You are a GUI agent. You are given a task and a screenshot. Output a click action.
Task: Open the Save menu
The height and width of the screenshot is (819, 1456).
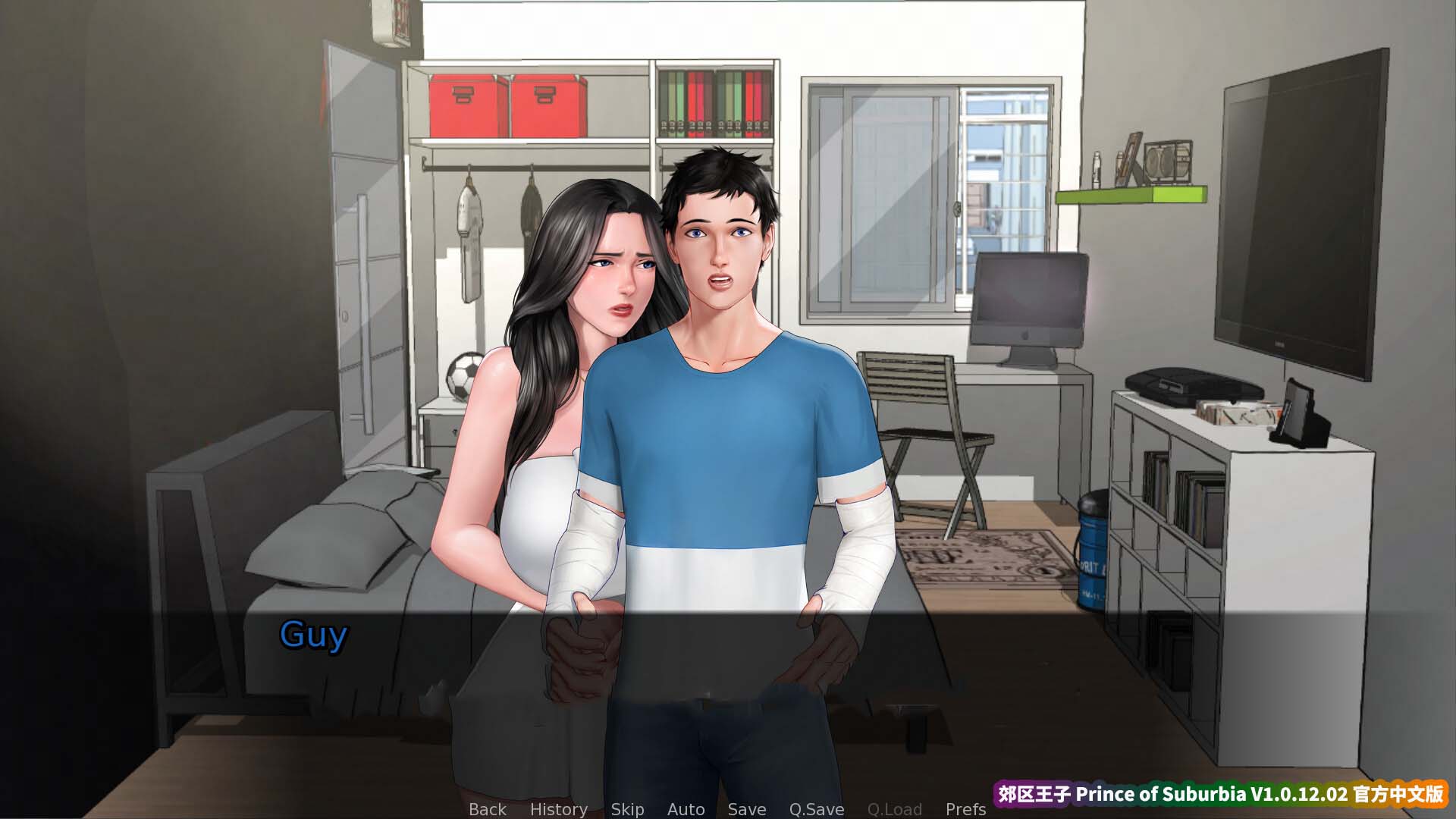coord(746,809)
